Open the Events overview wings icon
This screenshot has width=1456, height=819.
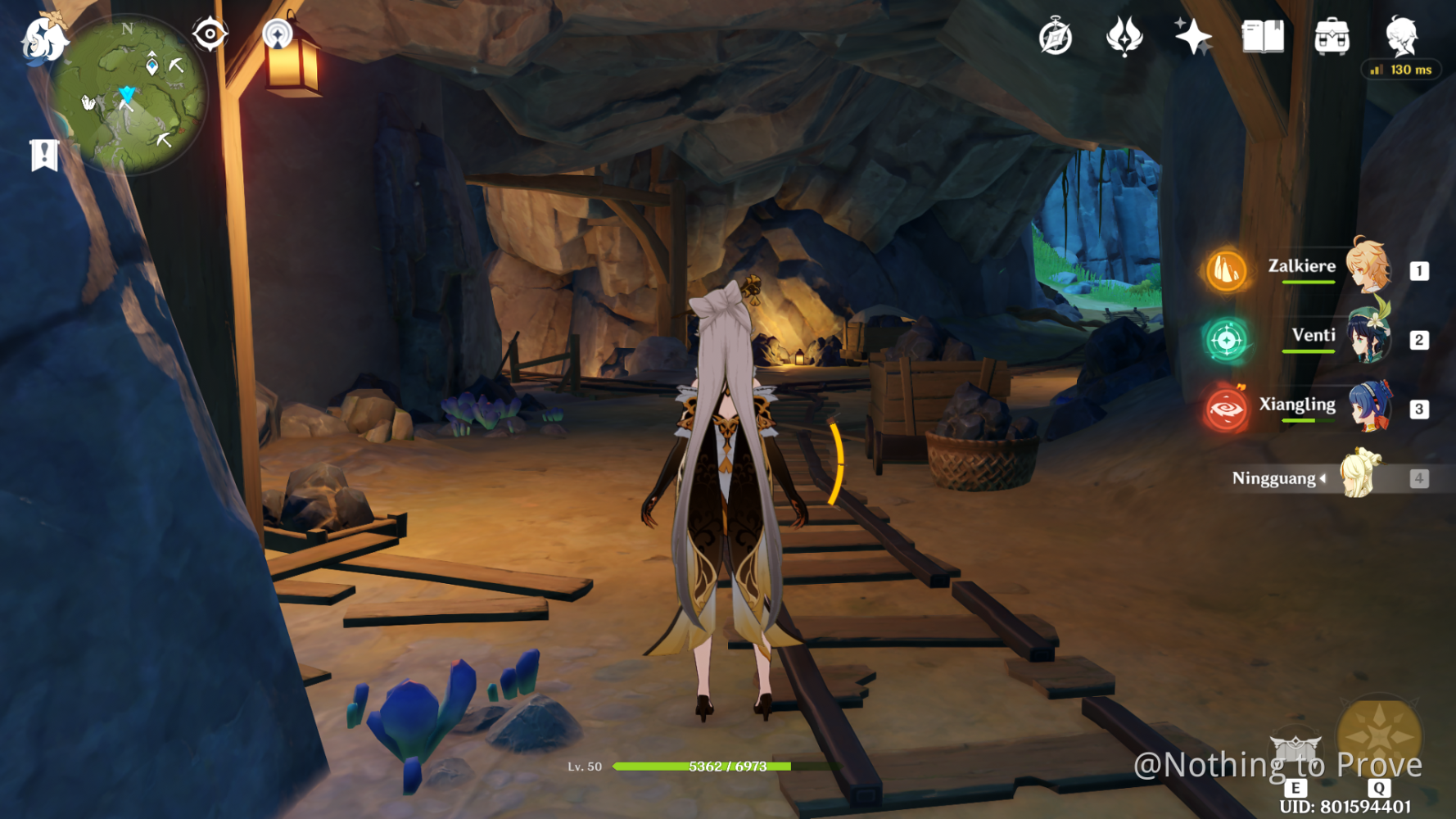(1125, 34)
